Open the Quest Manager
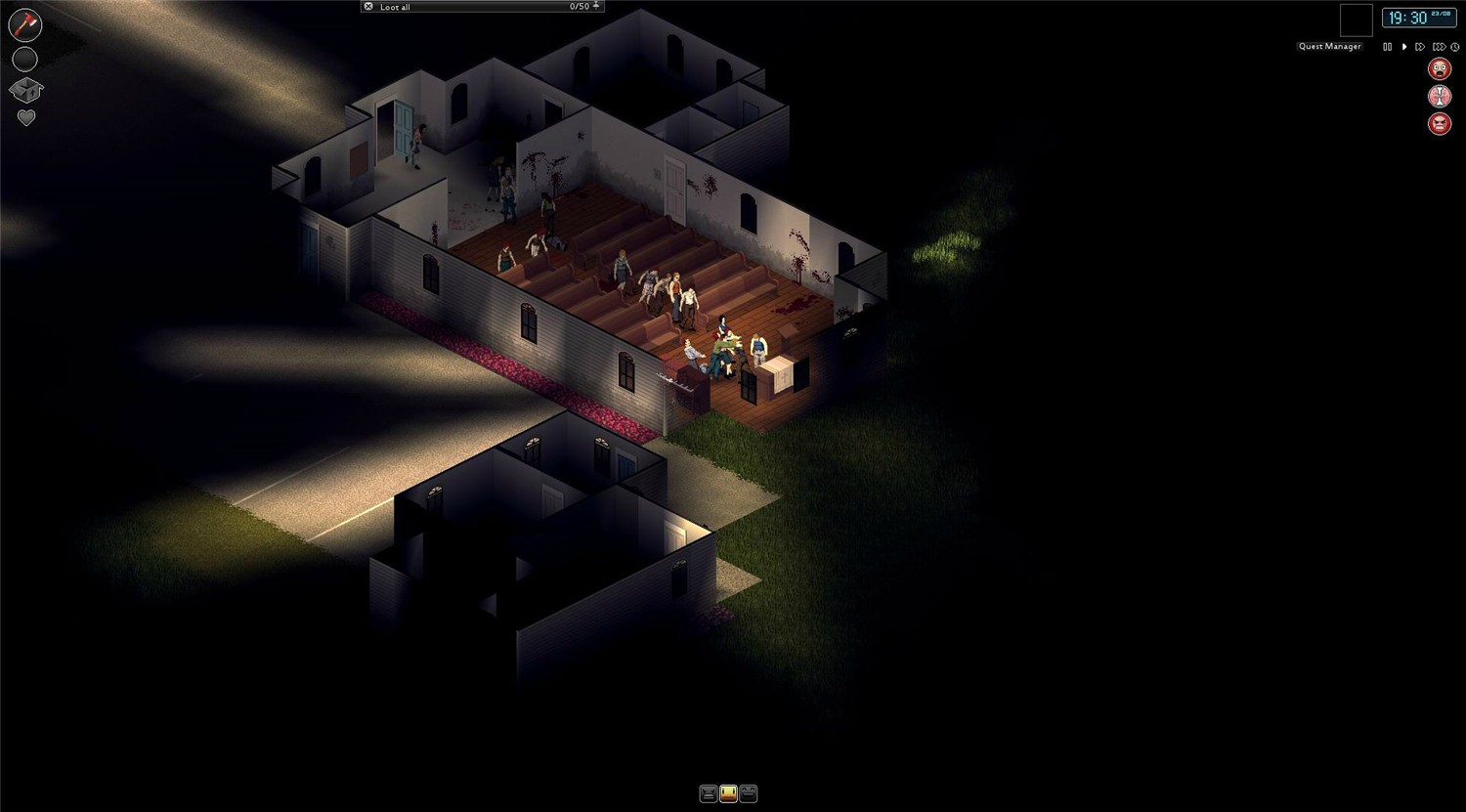The image size is (1466, 812). 1328,46
